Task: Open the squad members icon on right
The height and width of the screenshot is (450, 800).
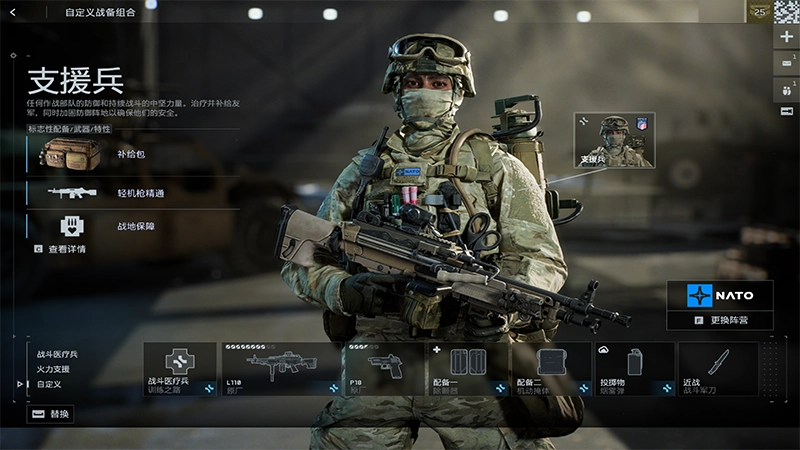Action: [x=786, y=87]
